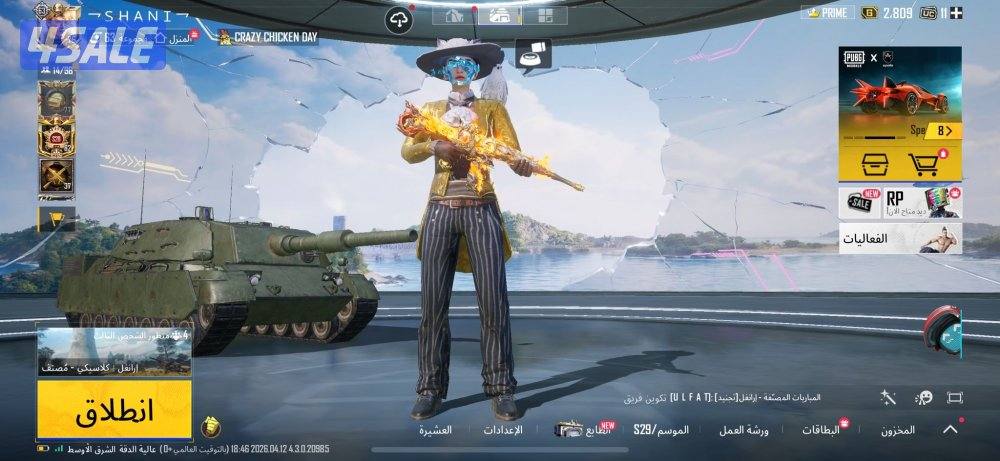Expand the bottom menu with the up arrow
Image resolution: width=1000 pixels, height=461 pixels.
pos(949,430)
